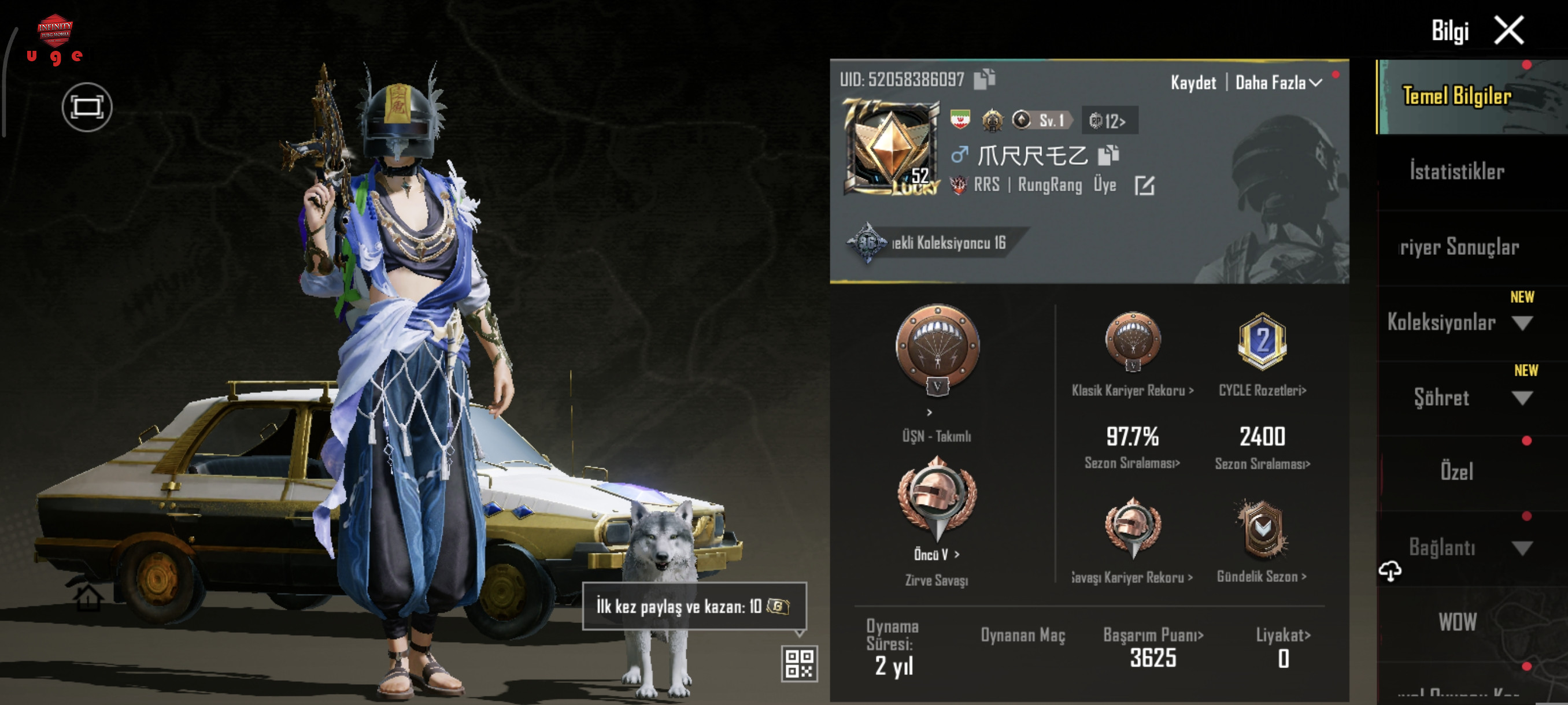The width and height of the screenshot is (1568, 705).
Task: Expand the Bağlantı section
Action: [1522, 548]
